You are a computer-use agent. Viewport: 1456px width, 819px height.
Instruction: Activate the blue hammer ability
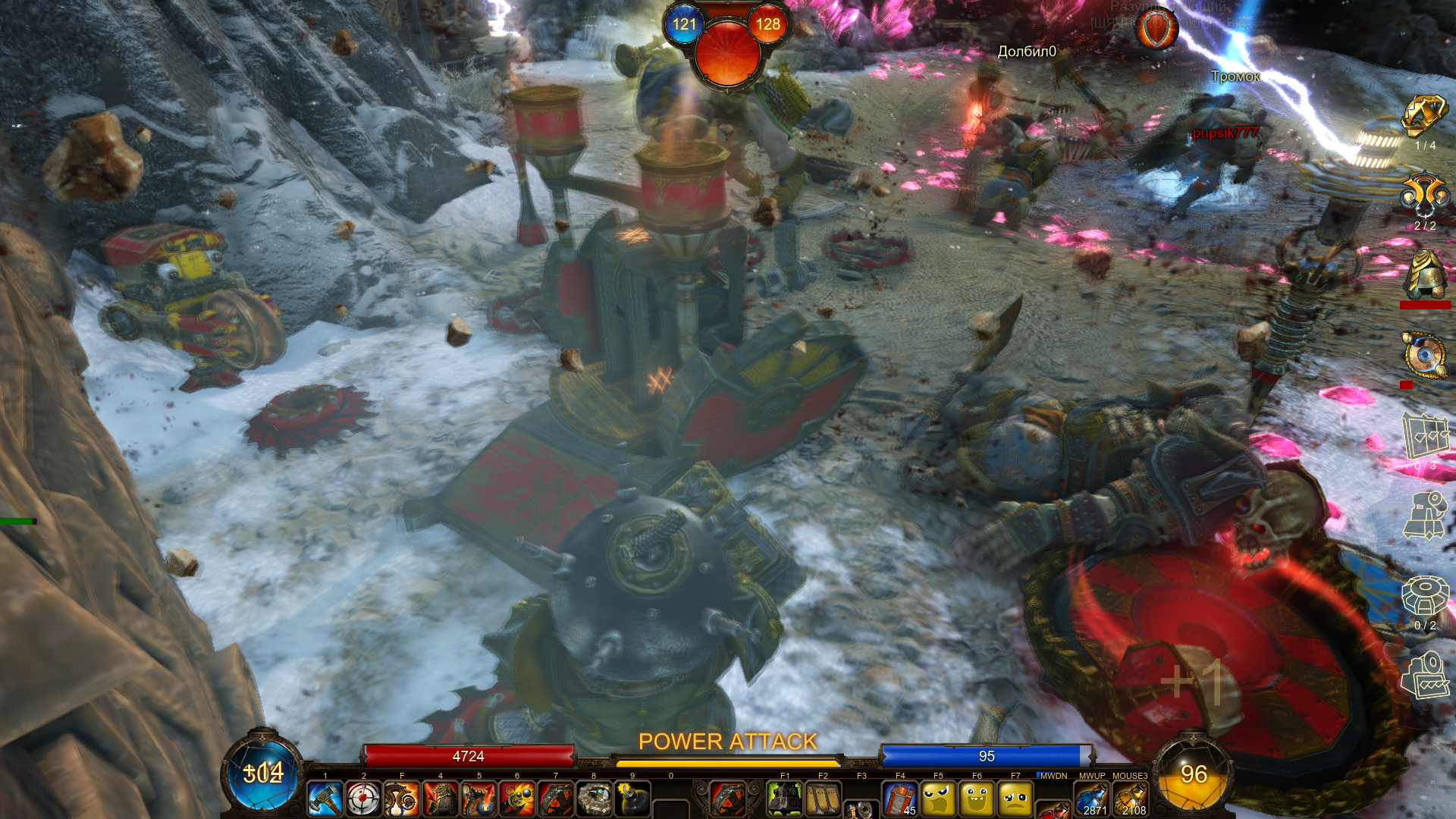click(x=325, y=799)
